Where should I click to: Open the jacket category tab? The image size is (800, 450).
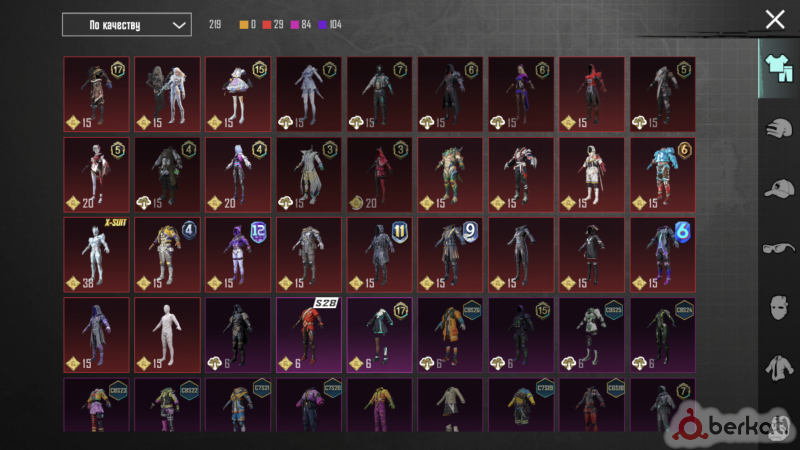tap(777, 369)
